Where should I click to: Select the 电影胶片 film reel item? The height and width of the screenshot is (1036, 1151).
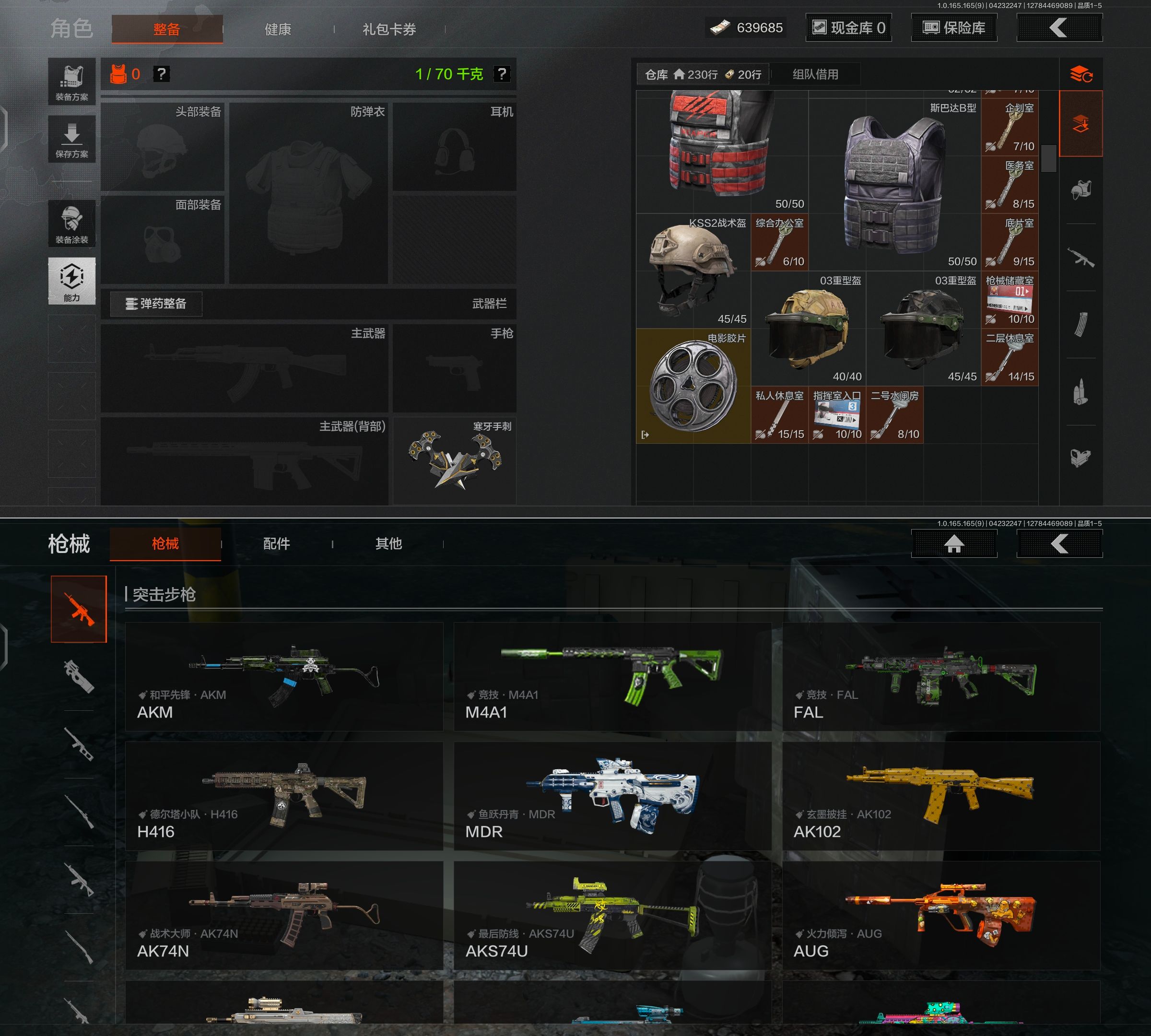[693, 386]
